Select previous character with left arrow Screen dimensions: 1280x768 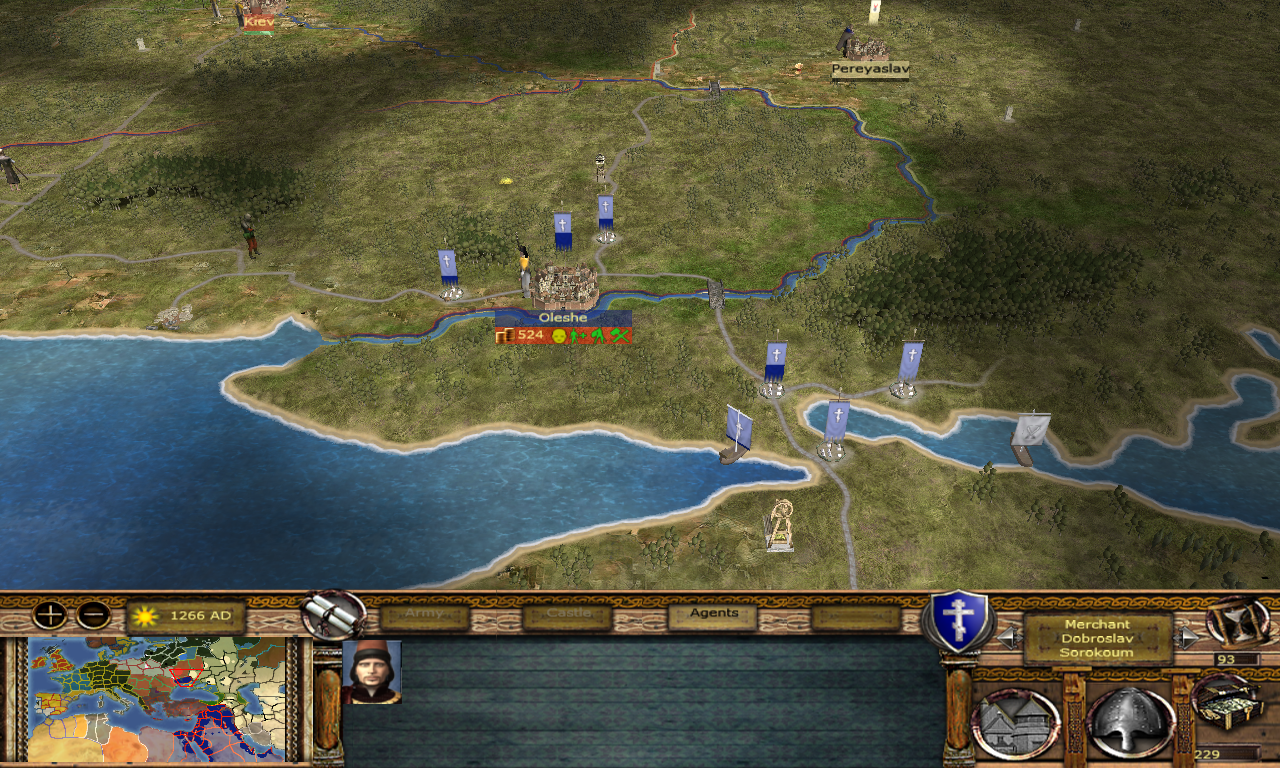tap(1008, 637)
